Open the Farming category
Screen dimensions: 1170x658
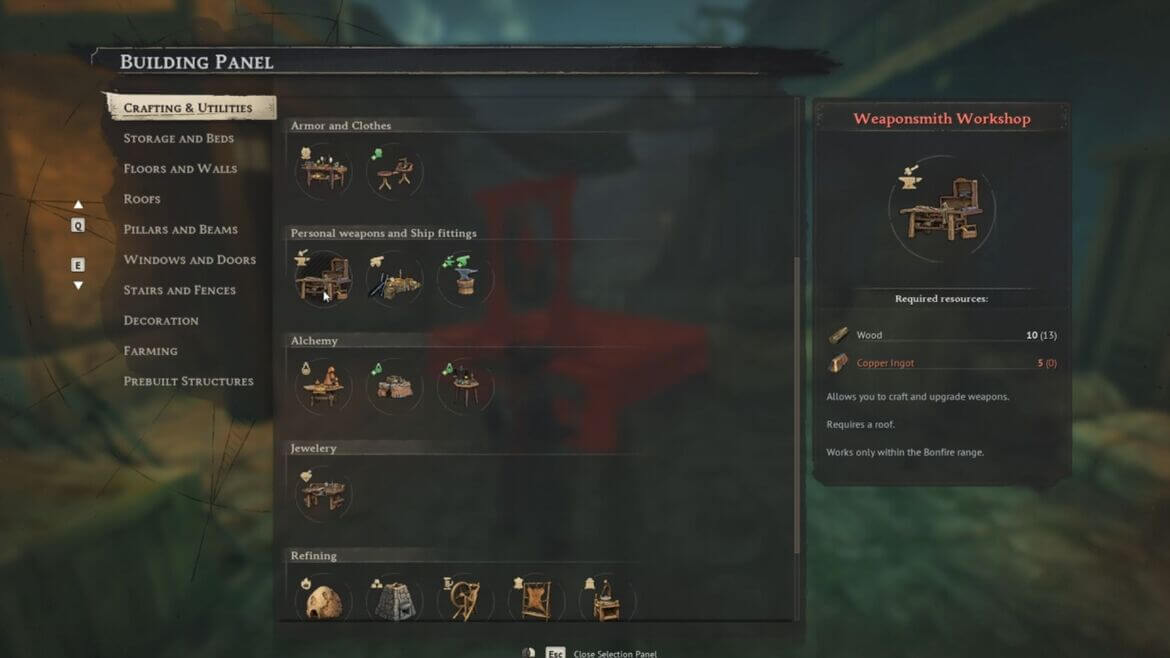point(150,351)
